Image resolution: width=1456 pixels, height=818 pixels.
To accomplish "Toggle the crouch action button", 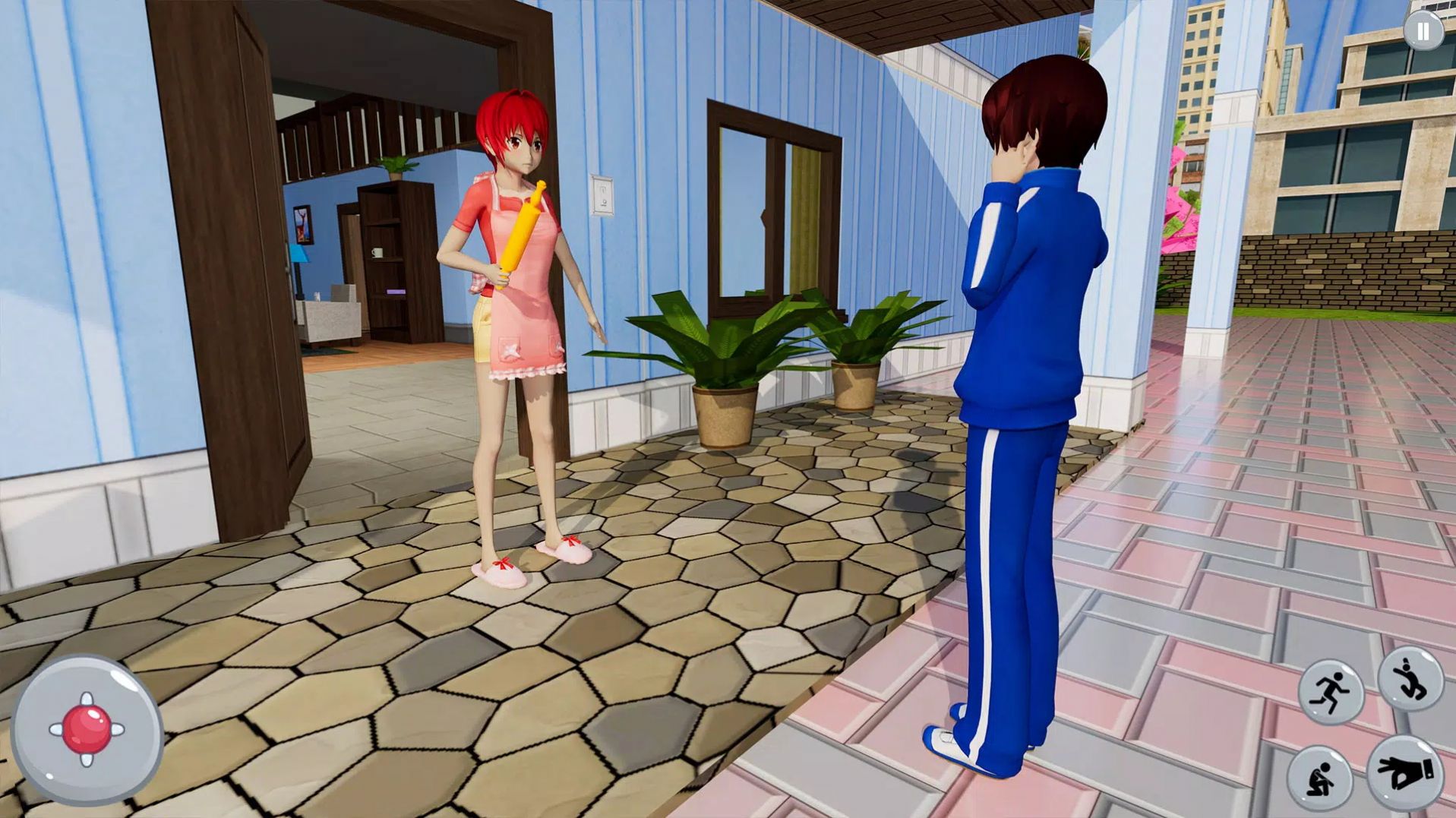I will tap(1321, 779).
